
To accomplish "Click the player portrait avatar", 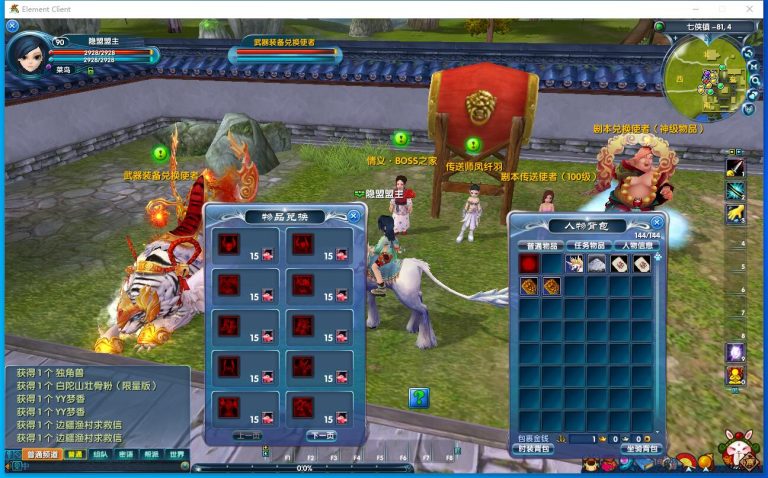I will click(26, 54).
